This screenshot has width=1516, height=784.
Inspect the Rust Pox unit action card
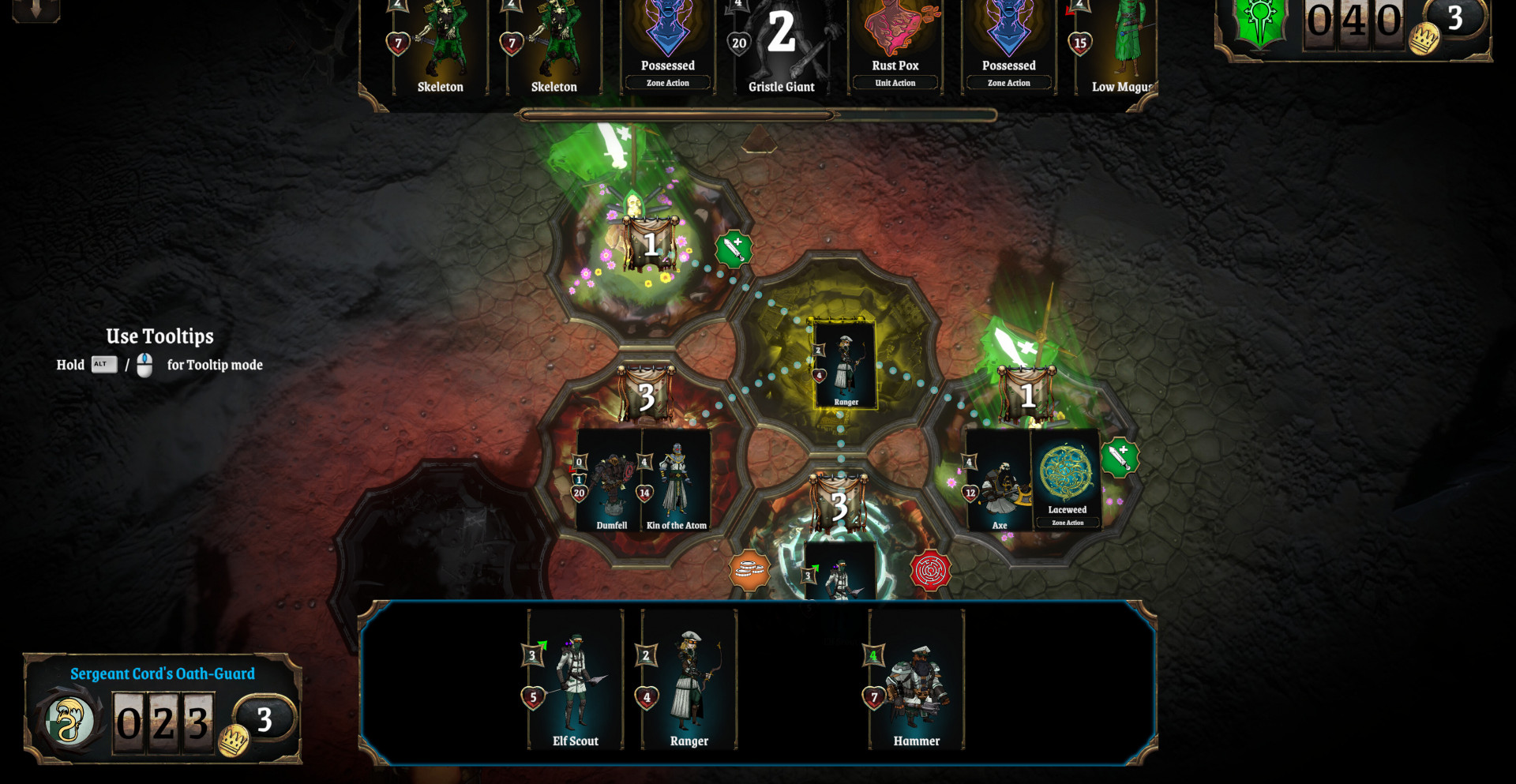(x=895, y=47)
